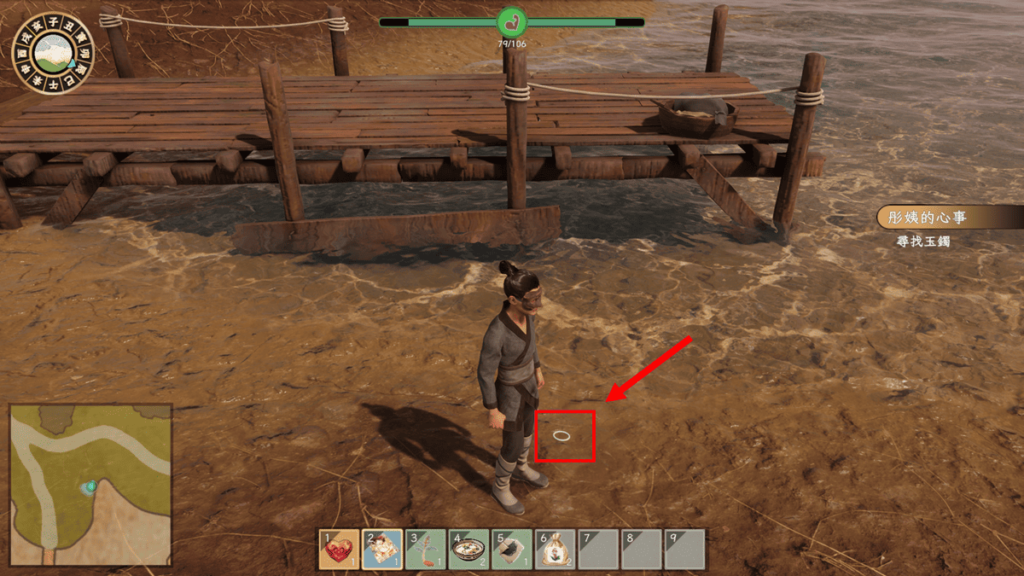The image size is (1024, 576).
Task: Click the zodiac time-of-day clock dial
Action: pyautogui.click(x=51, y=52)
